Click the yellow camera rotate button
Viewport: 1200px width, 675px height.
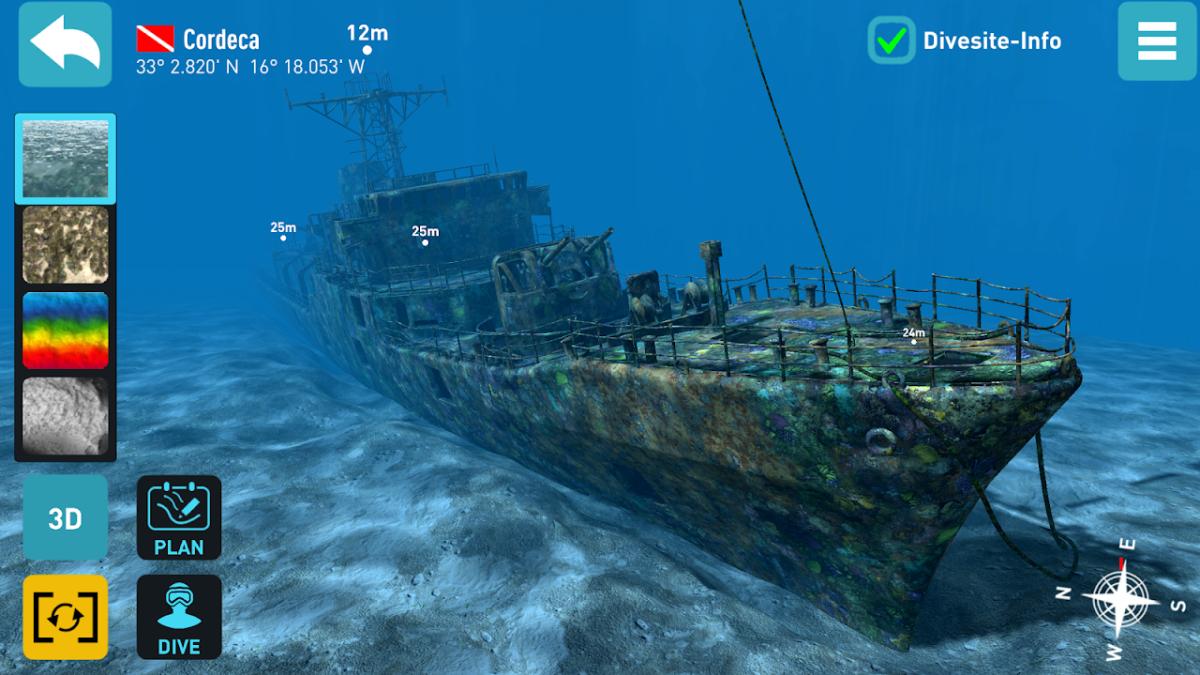[x=65, y=617]
